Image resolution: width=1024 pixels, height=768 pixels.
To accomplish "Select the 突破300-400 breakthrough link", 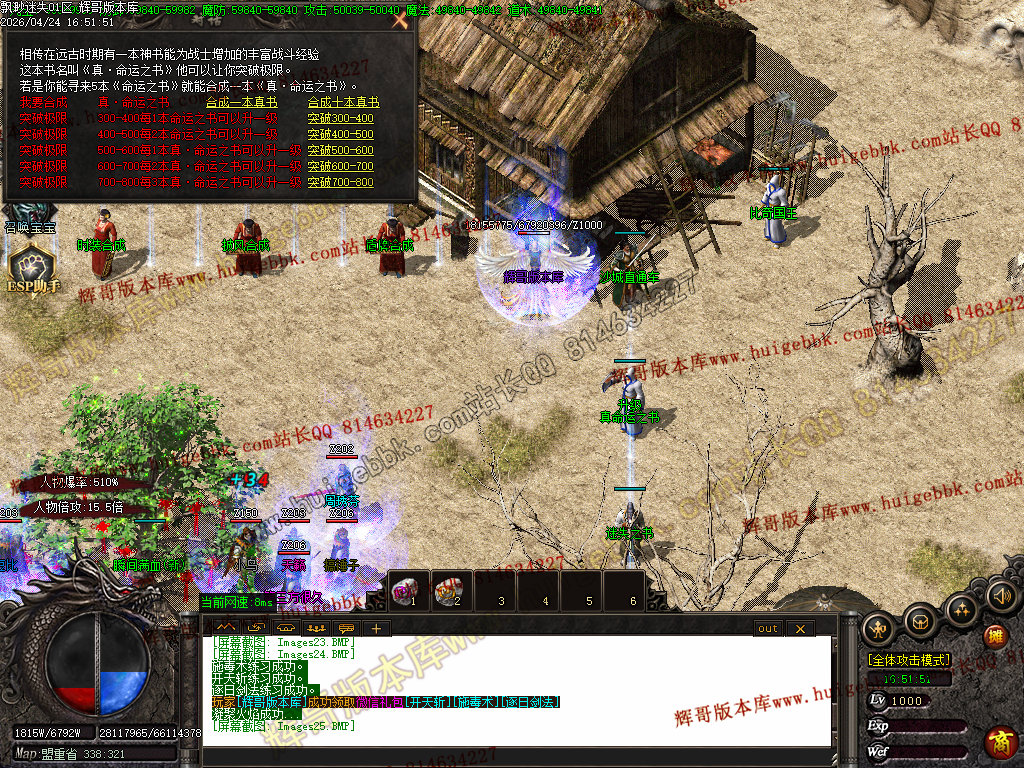I will [x=340, y=118].
